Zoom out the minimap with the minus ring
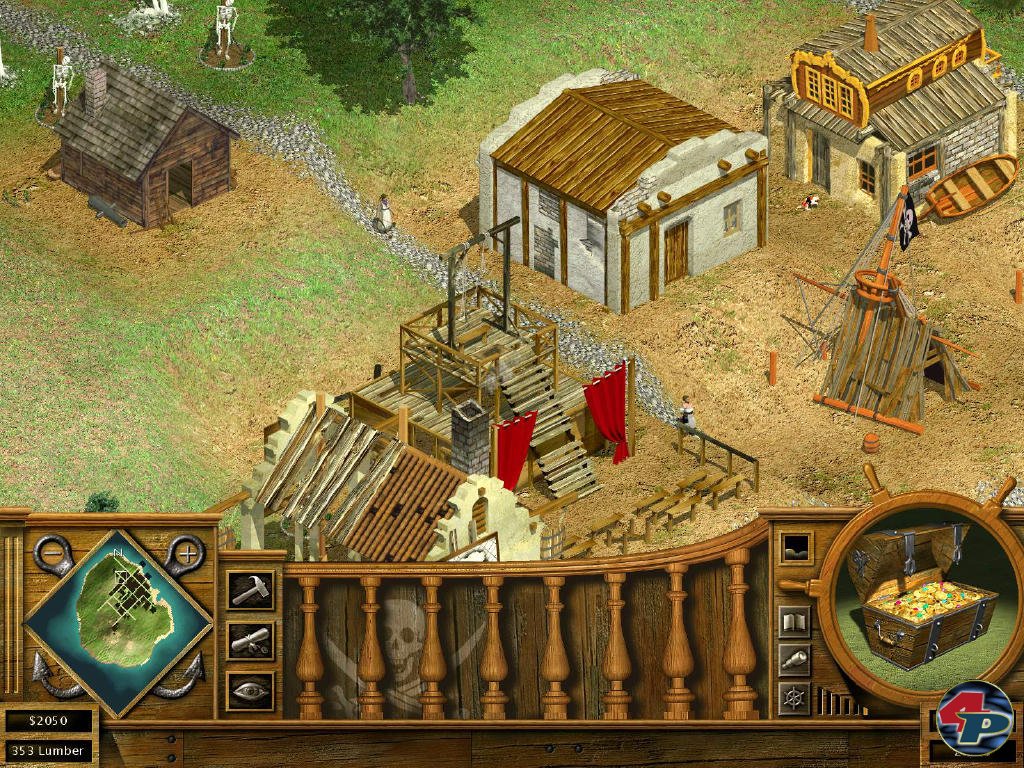The width and height of the screenshot is (1024, 768). (51, 553)
